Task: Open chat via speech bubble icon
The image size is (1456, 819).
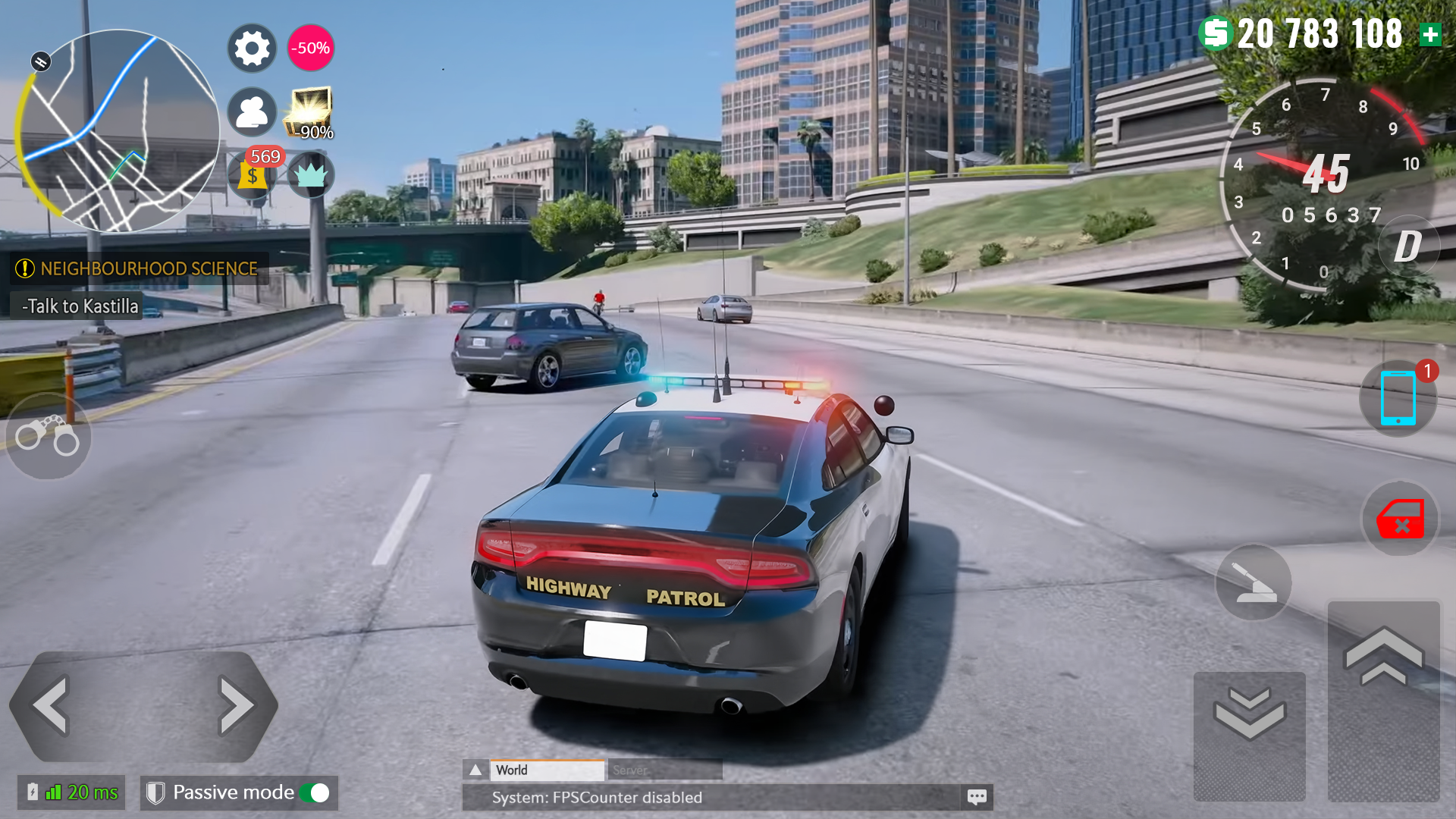Action: click(x=977, y=797)
